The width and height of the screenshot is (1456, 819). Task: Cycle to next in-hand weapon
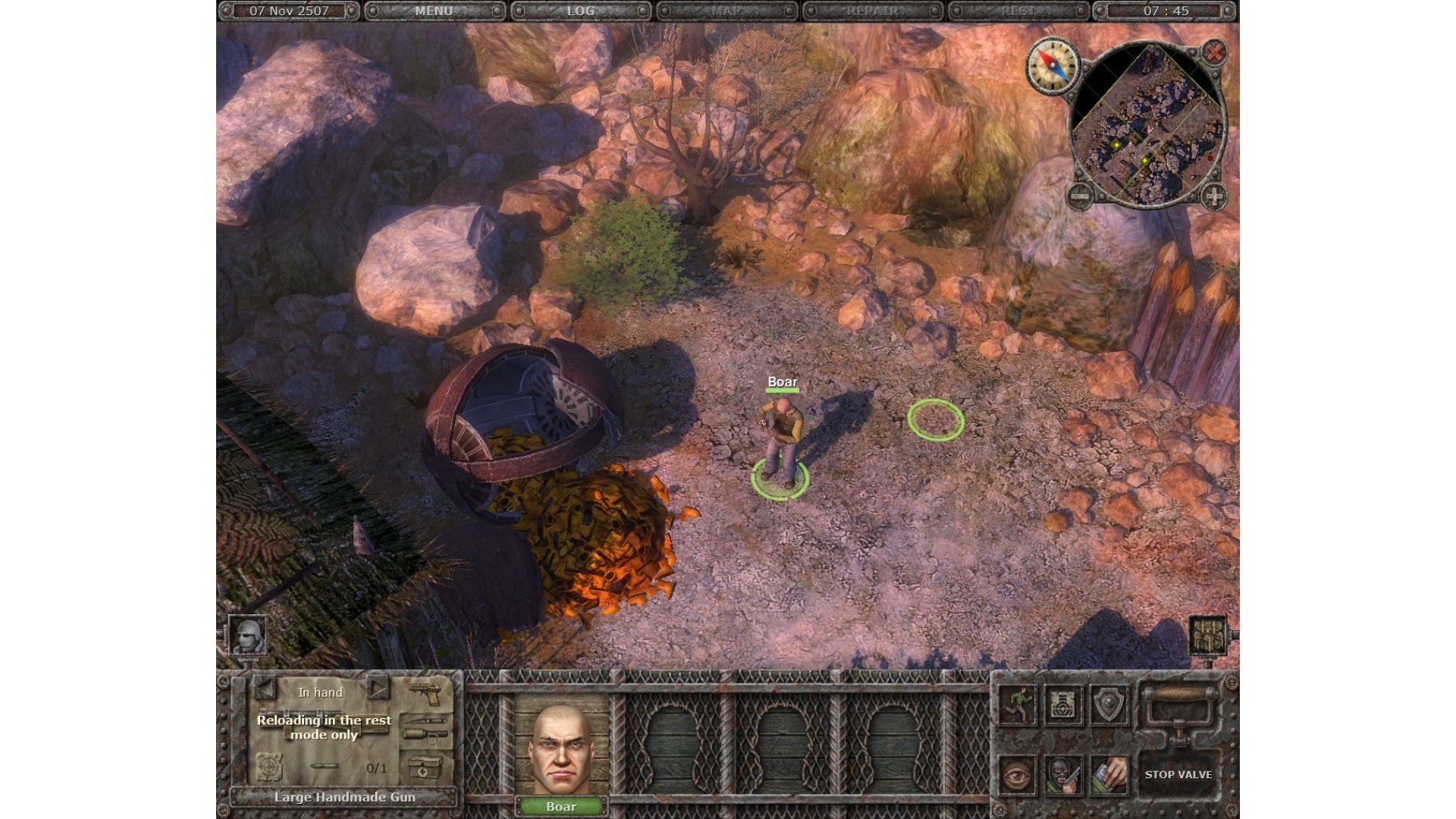[x=378, y=689]
